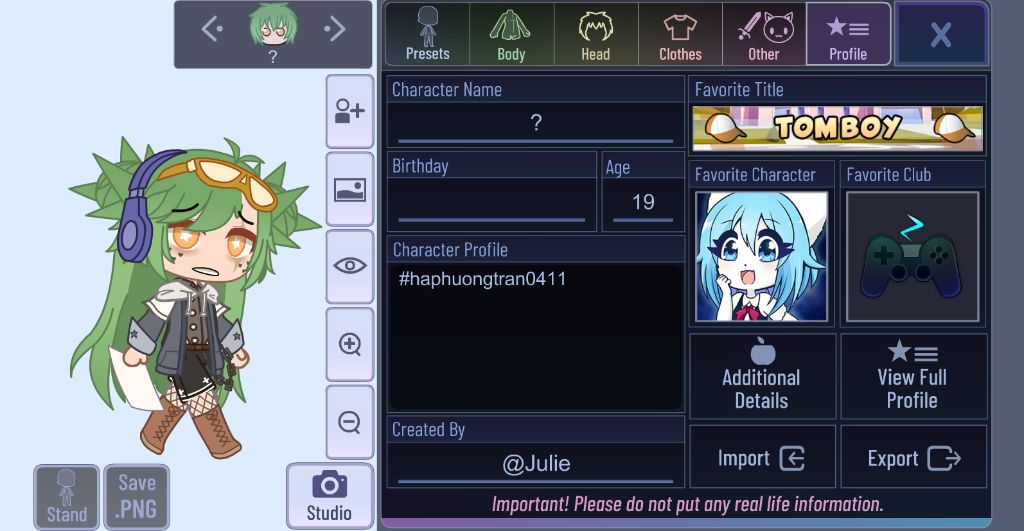Select the Favorite Club gamepad icon

click(912, 256)
